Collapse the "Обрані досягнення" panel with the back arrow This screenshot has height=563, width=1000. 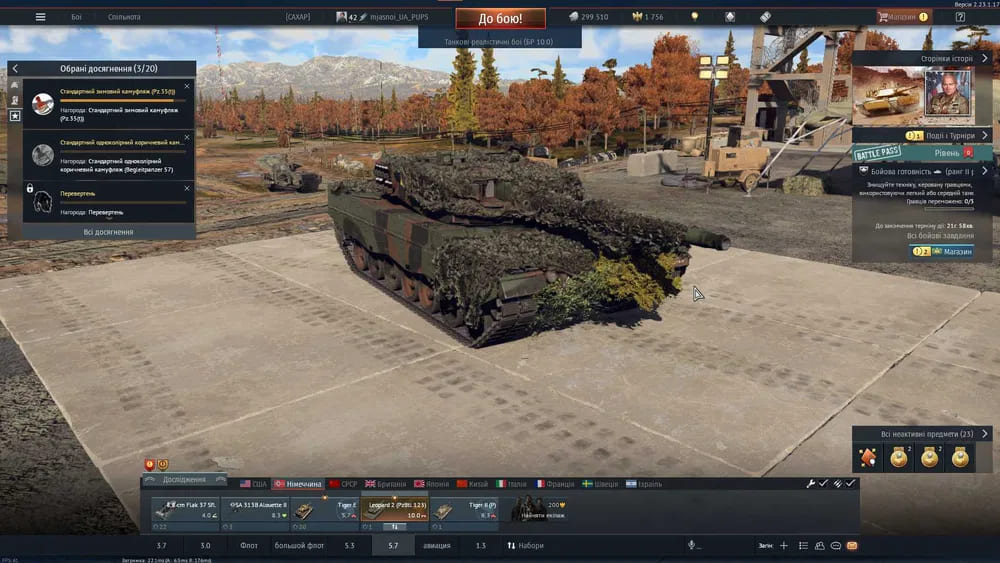point(15,68)
